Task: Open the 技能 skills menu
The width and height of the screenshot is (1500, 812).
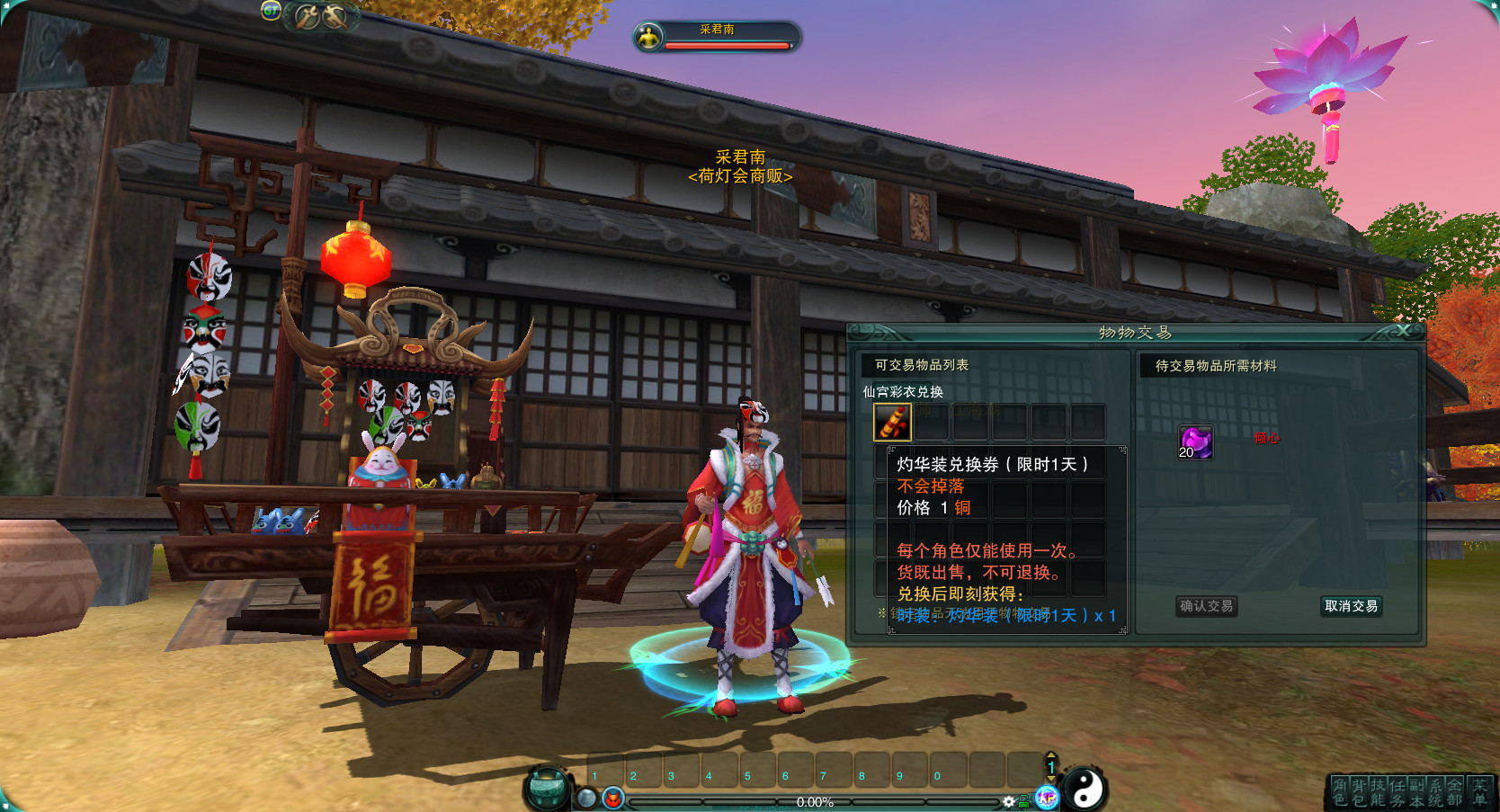Action: (x=1378, y=792)
